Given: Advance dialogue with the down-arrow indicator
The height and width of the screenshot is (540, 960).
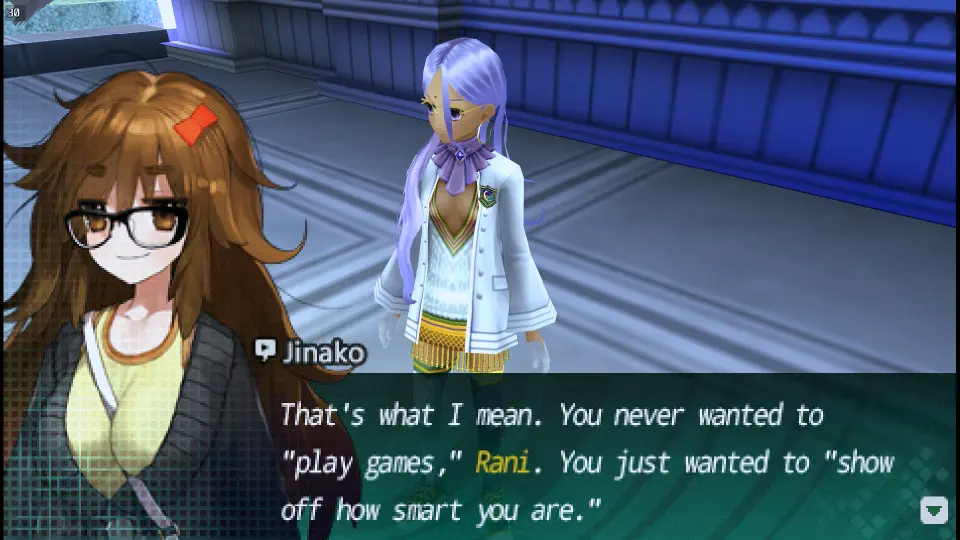Looking at the screenshot, I should pos(932,511).
